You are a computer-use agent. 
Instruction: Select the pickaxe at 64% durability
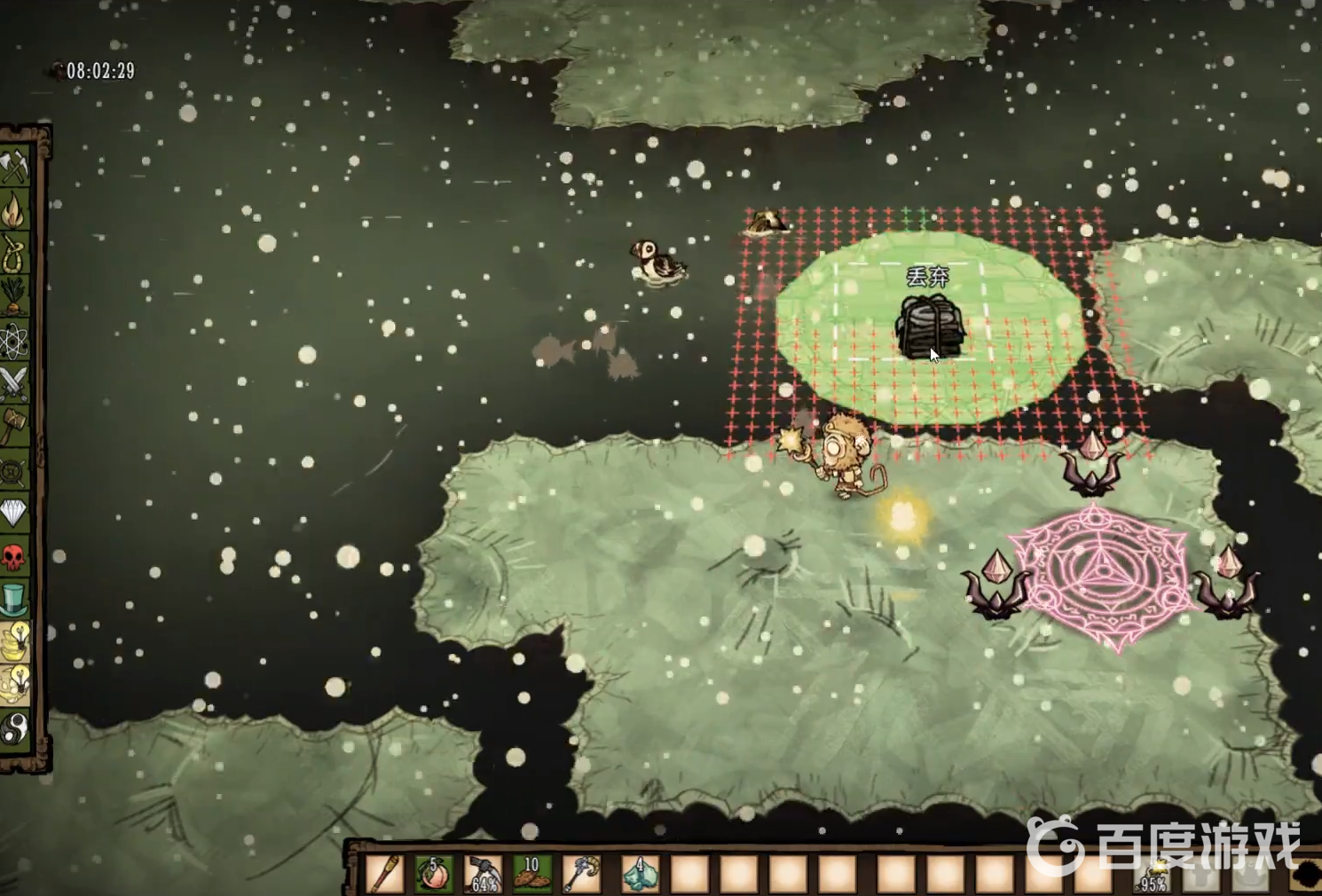pos(484,874)
